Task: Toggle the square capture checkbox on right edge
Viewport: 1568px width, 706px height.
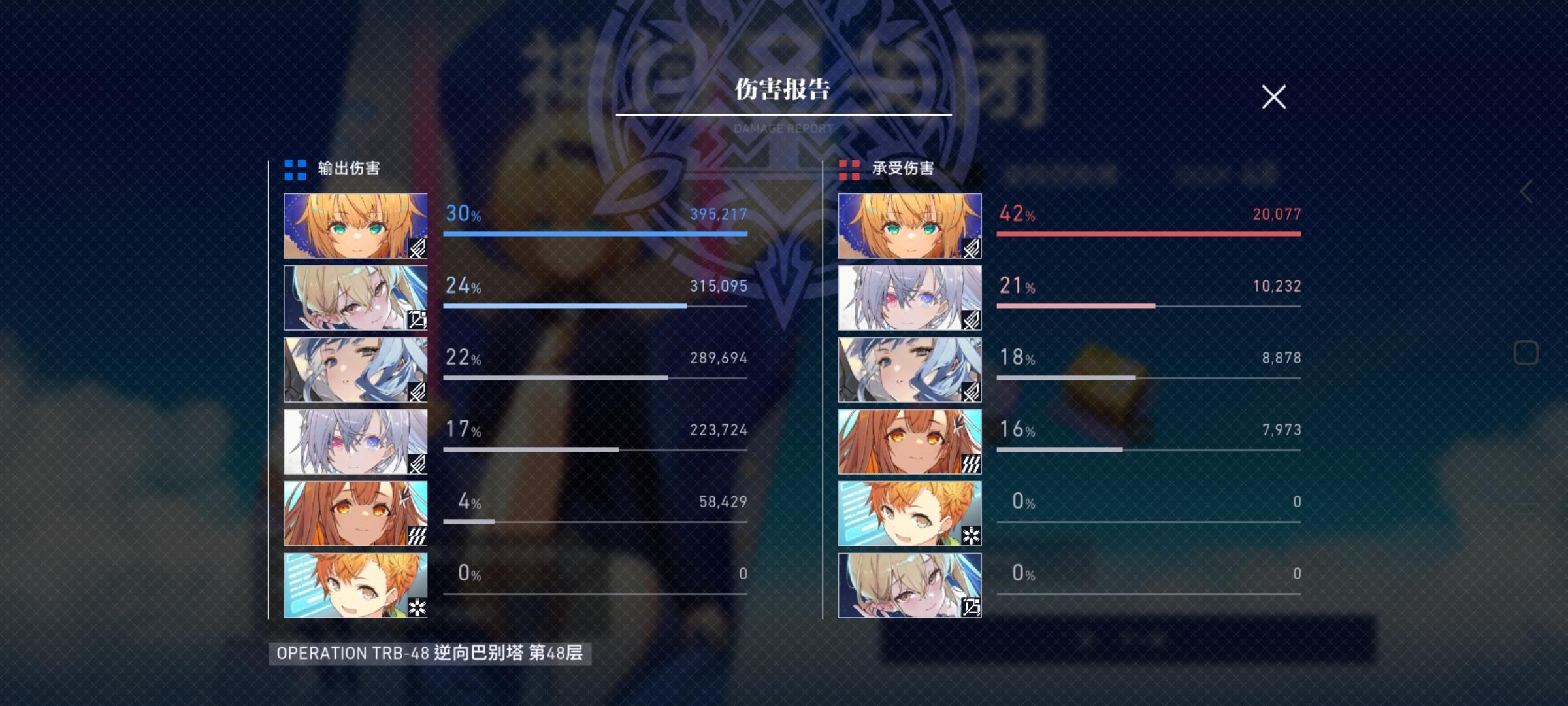Action: tap(1527, 353)
